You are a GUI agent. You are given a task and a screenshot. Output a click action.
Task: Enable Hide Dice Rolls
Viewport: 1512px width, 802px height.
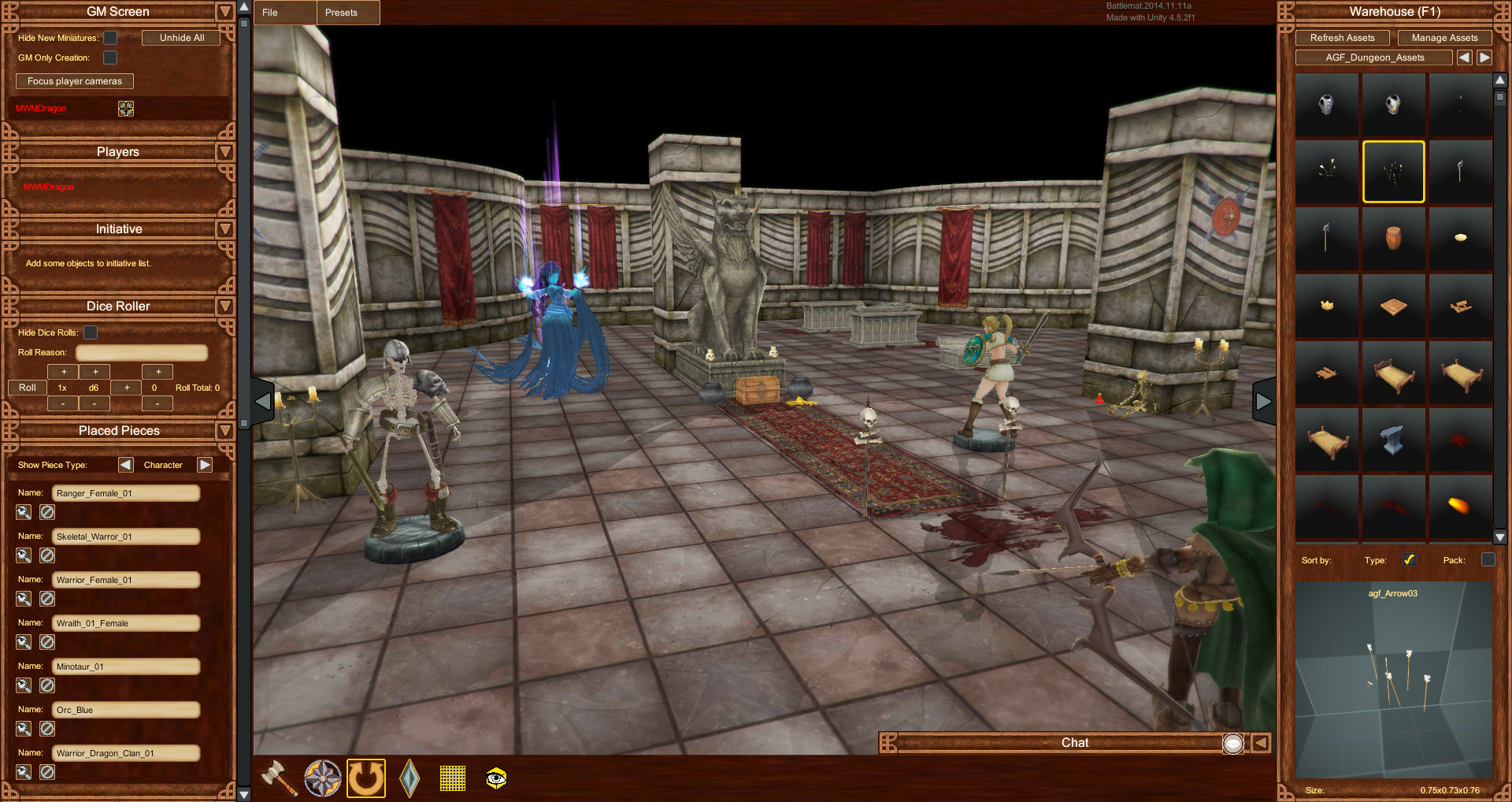90,332
